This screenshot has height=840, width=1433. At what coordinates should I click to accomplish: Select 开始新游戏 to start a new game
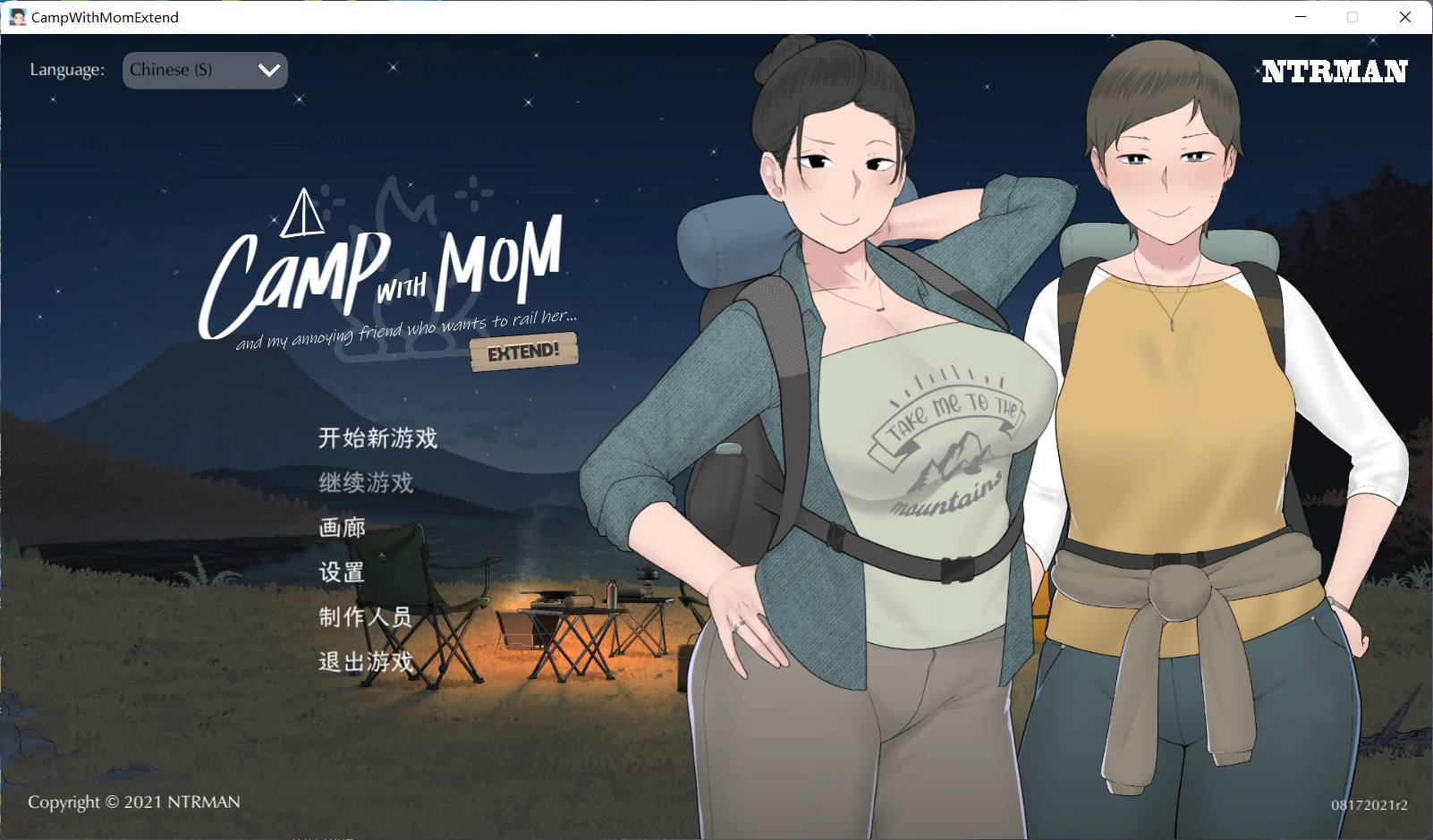[378, 439]
